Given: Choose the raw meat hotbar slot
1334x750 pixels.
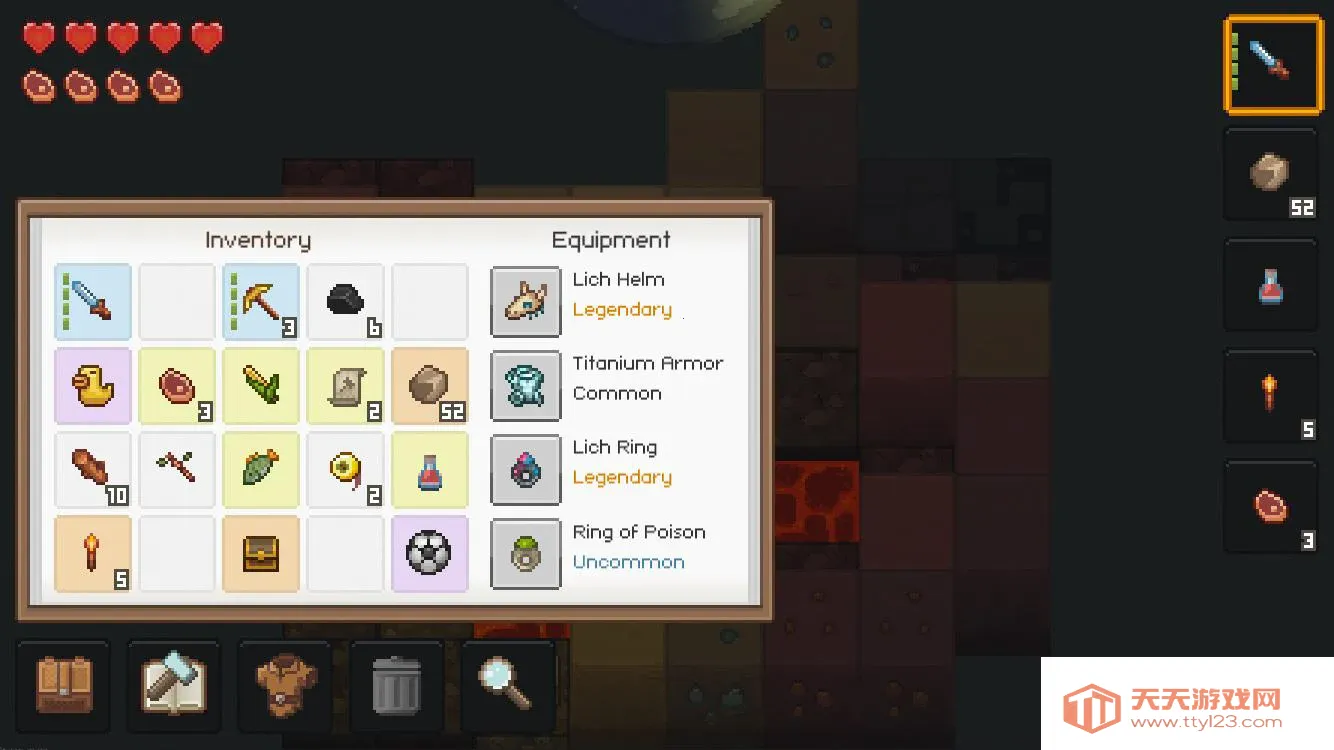Looking at the screenshot, I should click(1272, 507).
